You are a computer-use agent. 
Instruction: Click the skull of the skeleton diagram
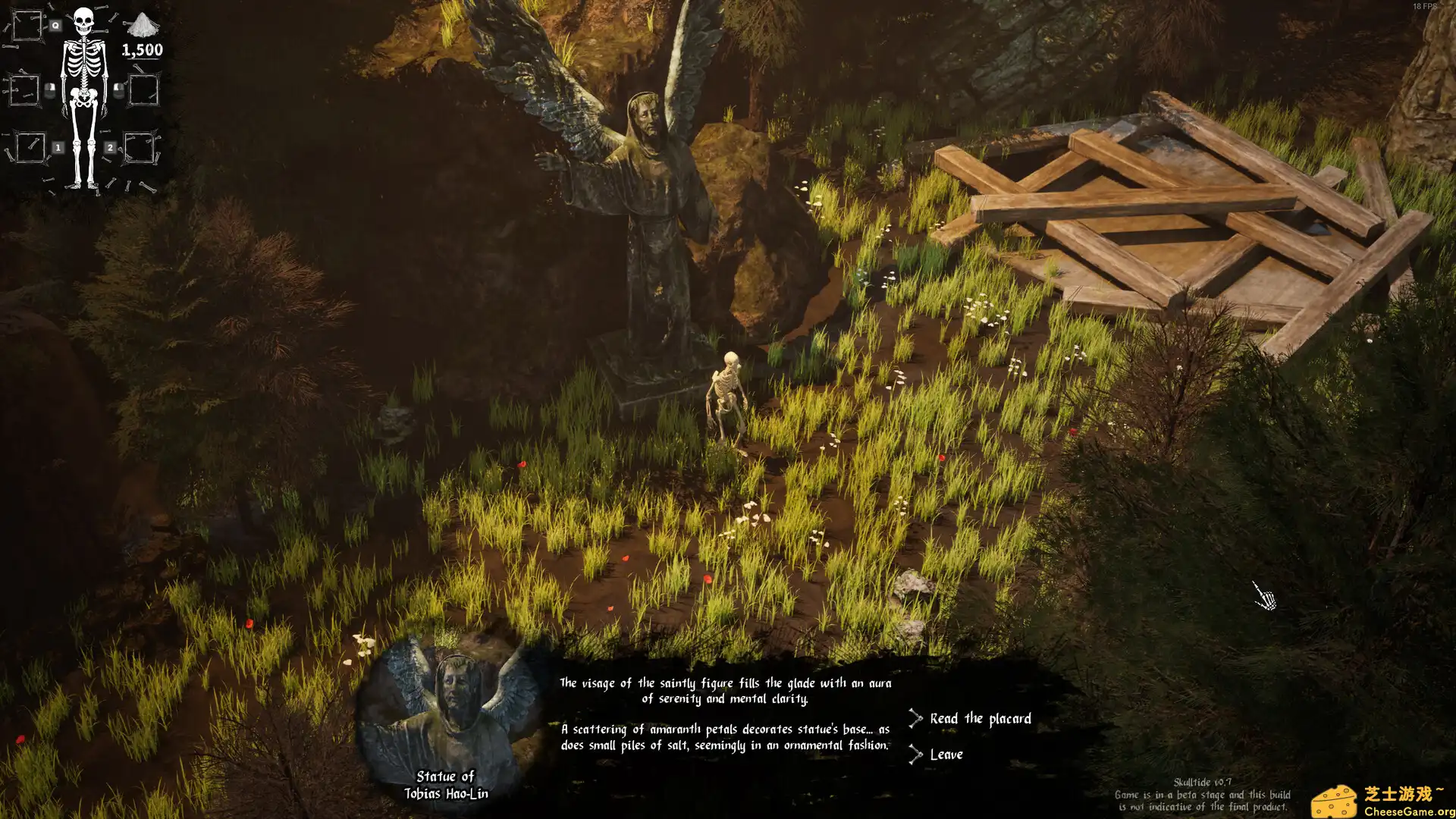[83, 20]
